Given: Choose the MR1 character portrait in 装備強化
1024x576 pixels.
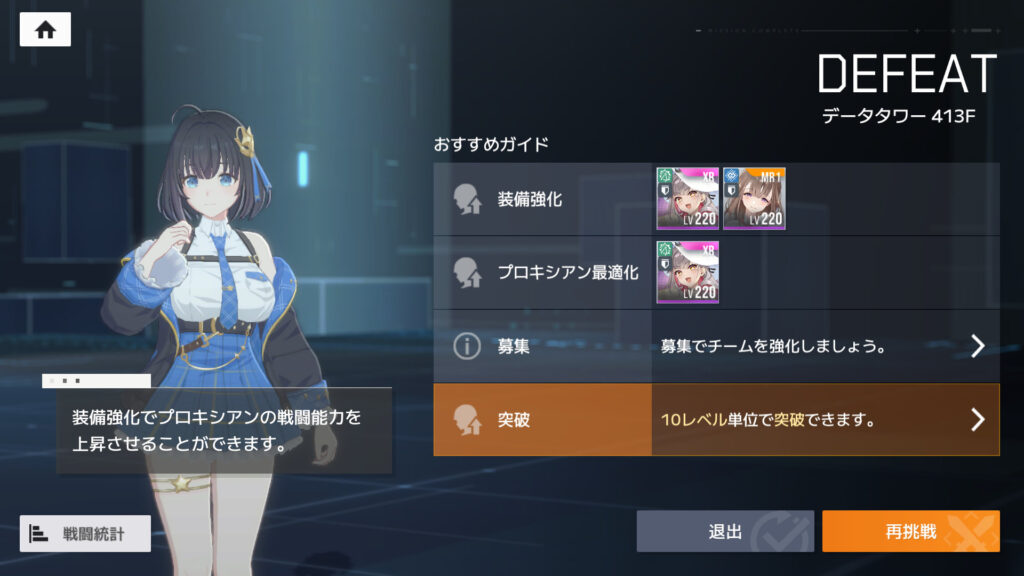Looking at the screenshot, I should click(754, 199).
